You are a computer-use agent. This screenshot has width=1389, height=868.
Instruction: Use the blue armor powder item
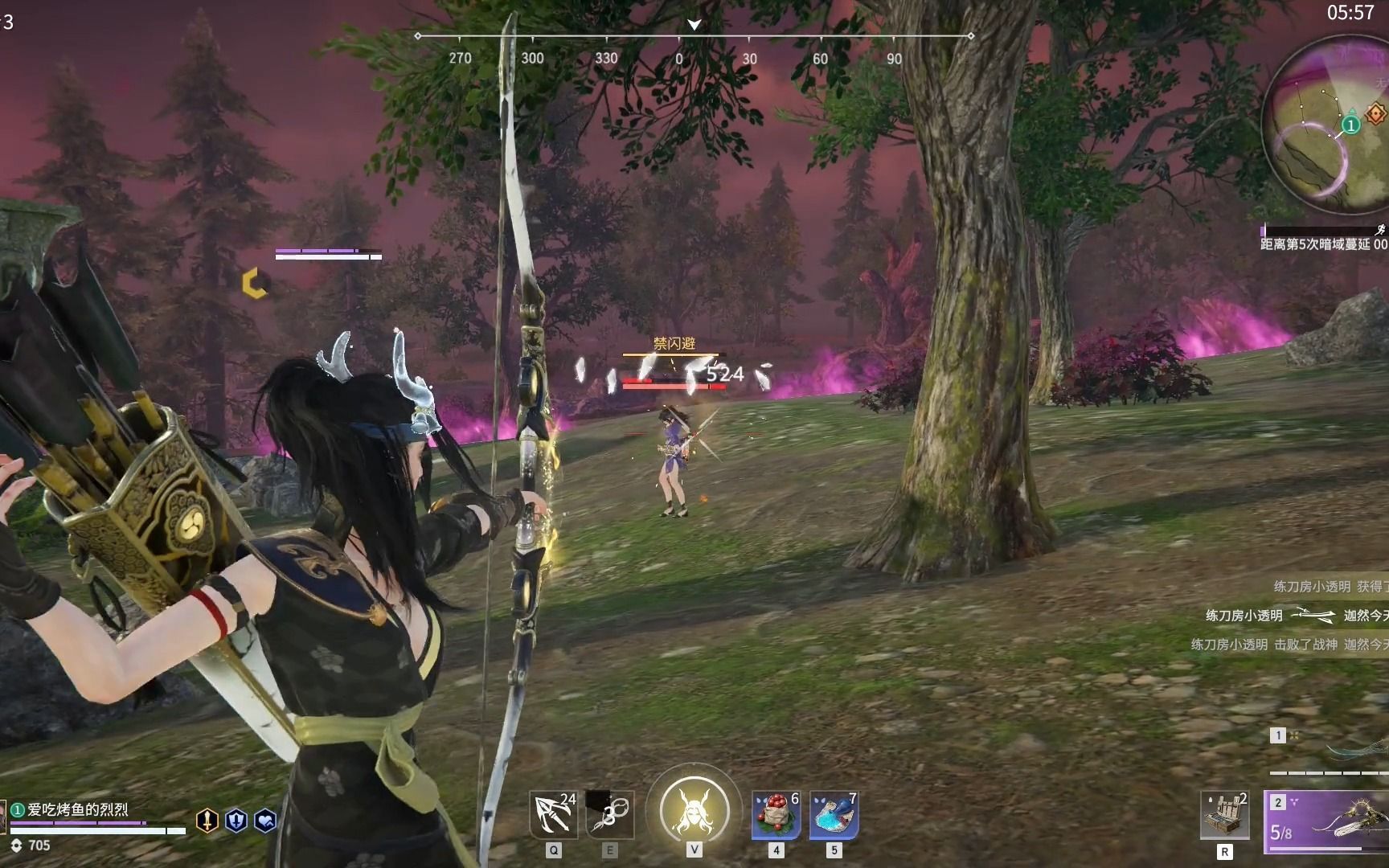point(834,814)
